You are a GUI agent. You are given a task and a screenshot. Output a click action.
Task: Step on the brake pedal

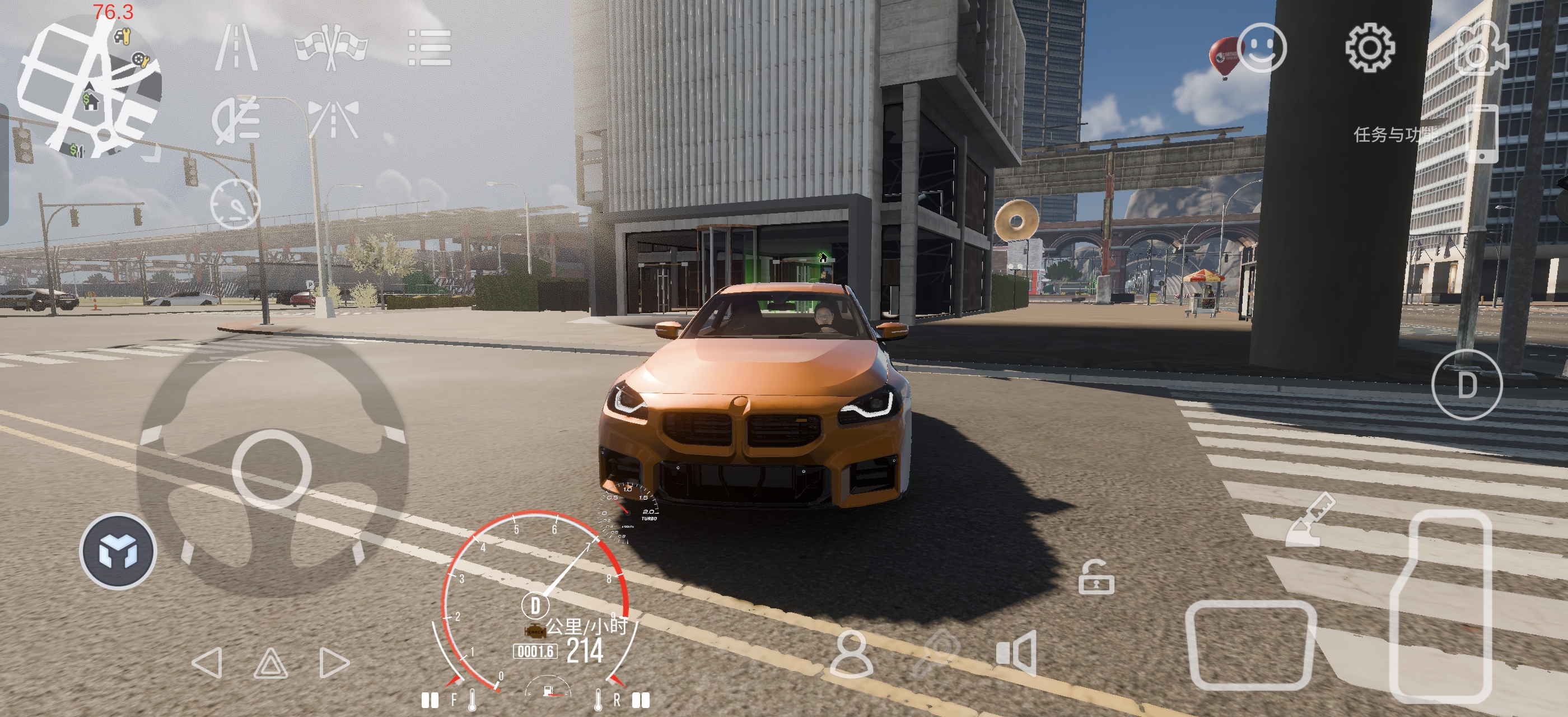click(1250, 645)
